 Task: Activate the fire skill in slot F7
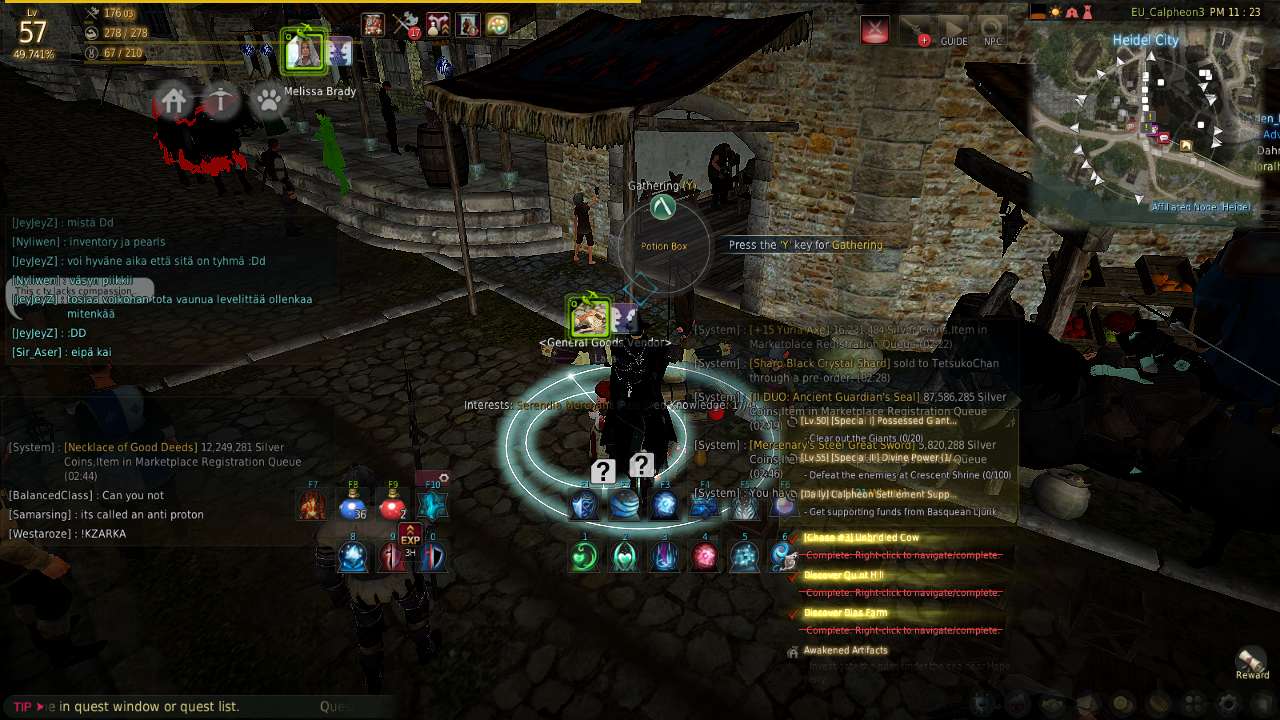[x=312, y=506]
